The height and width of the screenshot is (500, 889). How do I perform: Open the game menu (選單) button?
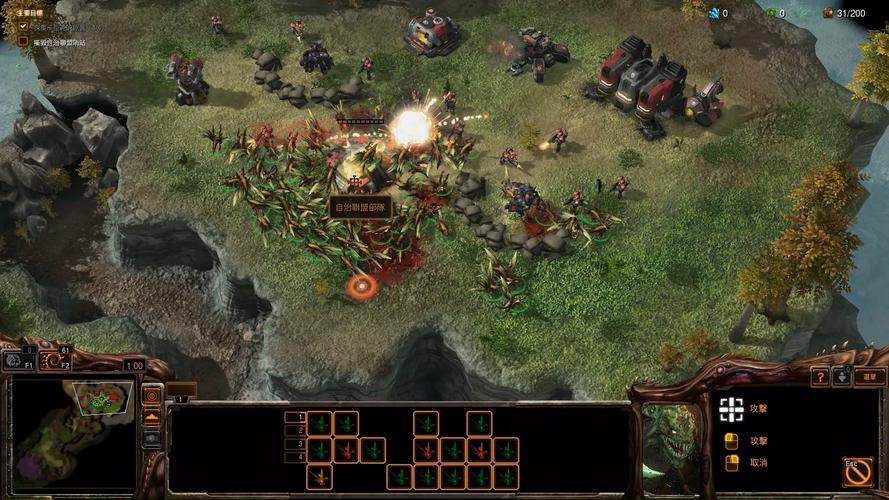(x=871, y=377)
